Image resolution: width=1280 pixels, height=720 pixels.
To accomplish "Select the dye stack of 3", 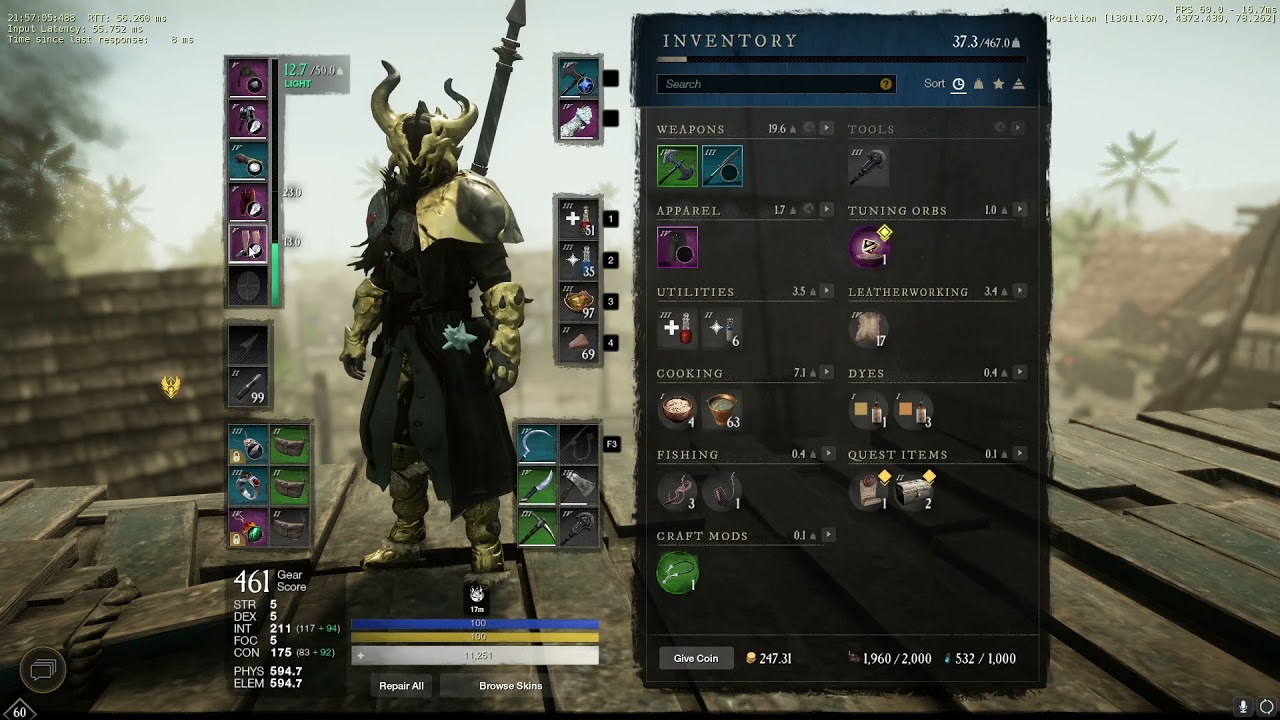I will [x=914, y=410].
